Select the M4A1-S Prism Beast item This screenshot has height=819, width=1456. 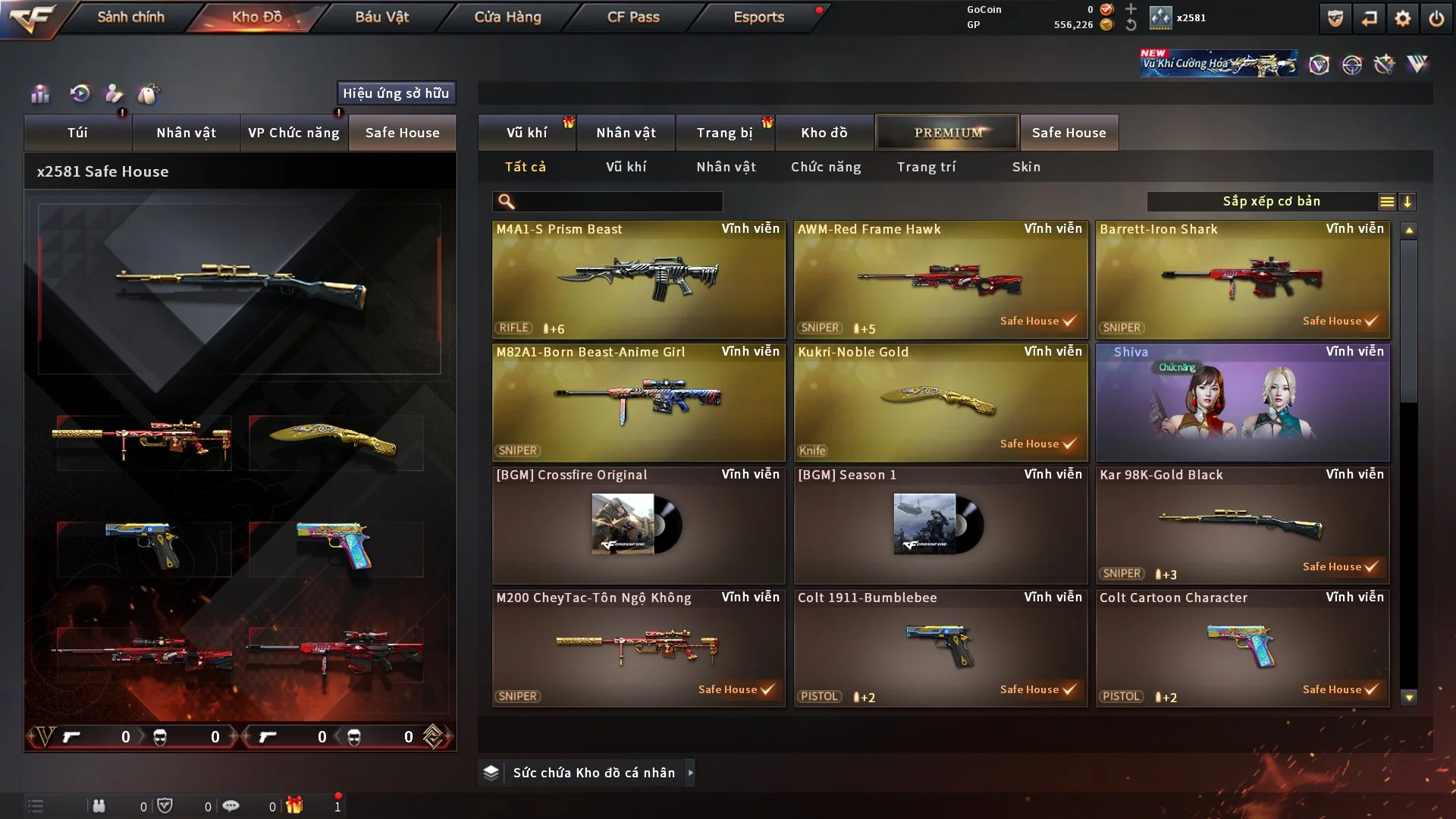click(x=639, y=280)
